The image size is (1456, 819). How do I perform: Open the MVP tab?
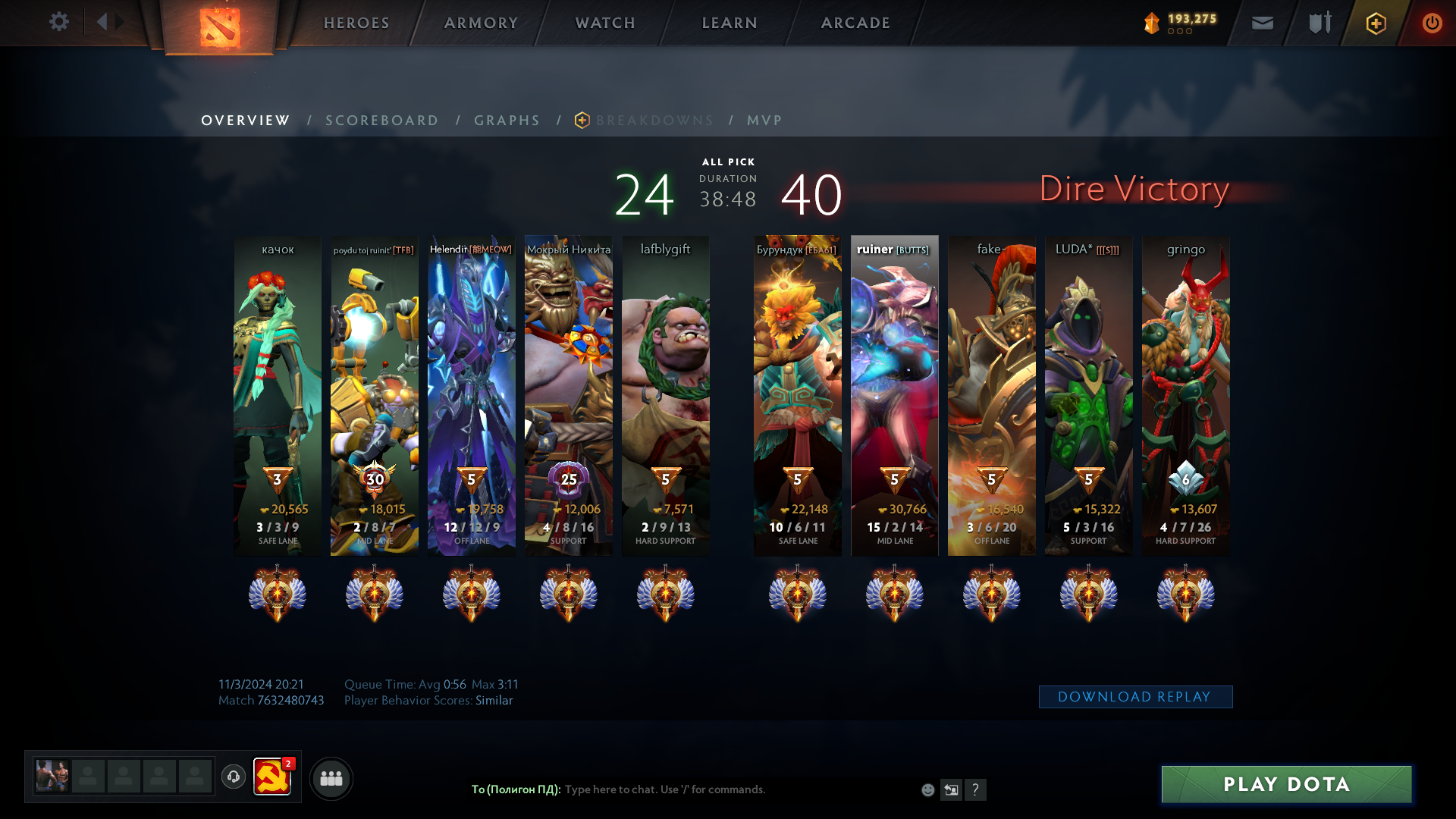point(764,121)
